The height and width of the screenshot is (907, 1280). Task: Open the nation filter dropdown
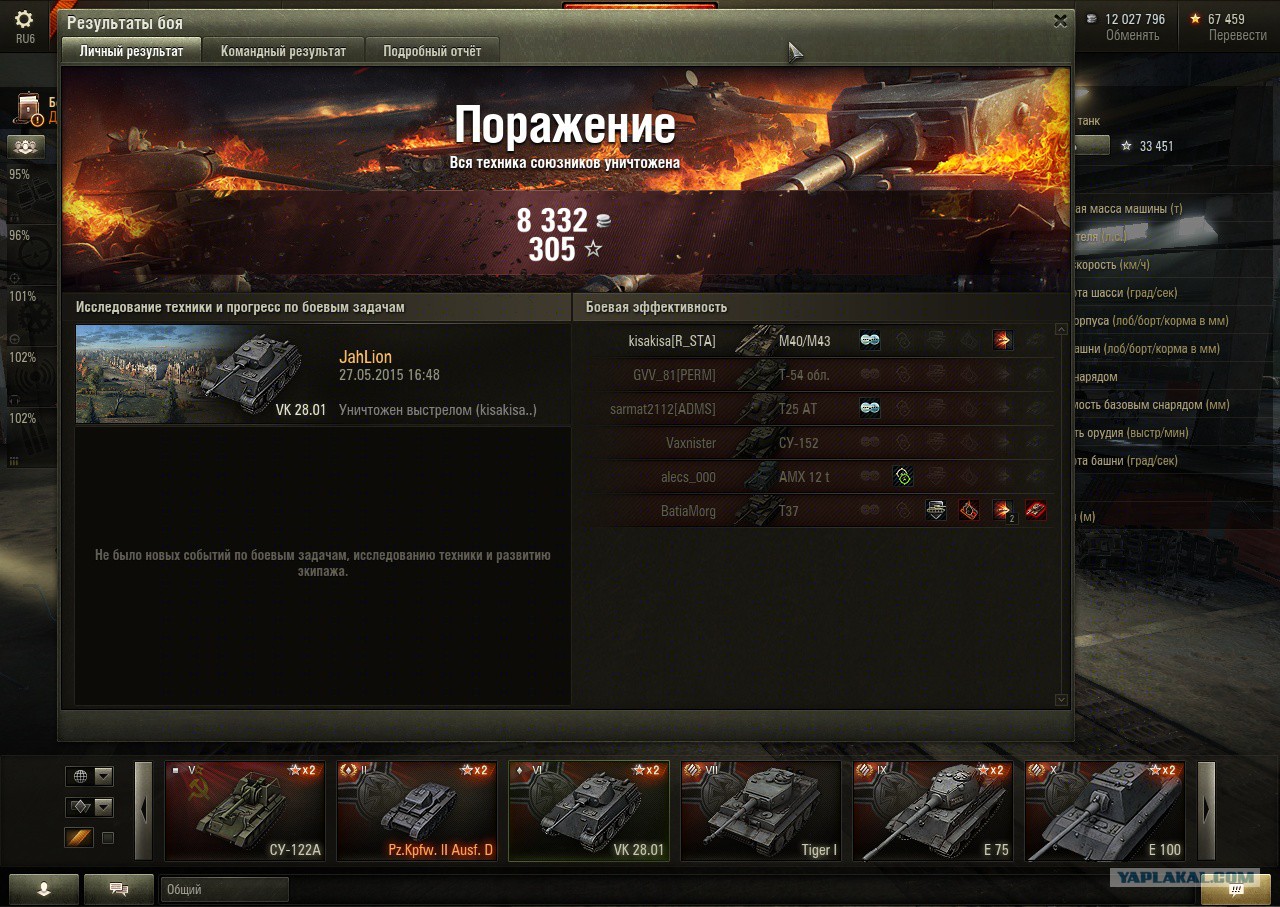(89, 776)
